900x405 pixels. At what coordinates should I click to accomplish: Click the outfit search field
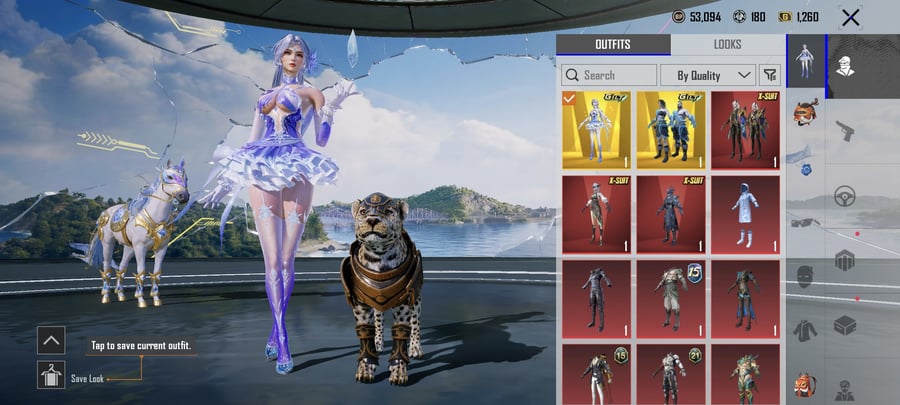pyautogui.click(x=609, y=75)
